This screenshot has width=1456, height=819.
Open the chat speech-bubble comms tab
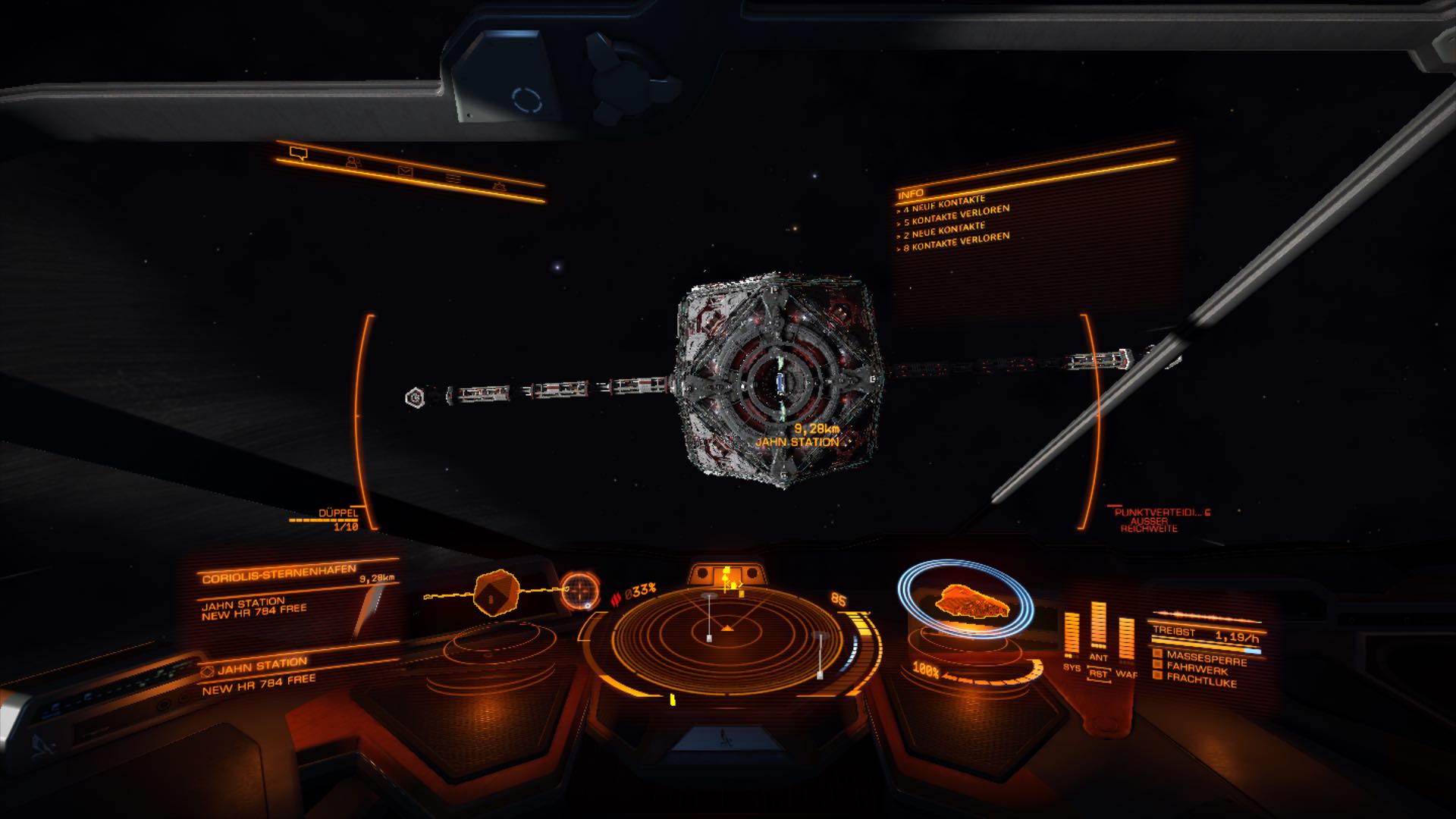click(x=298, y=154)
